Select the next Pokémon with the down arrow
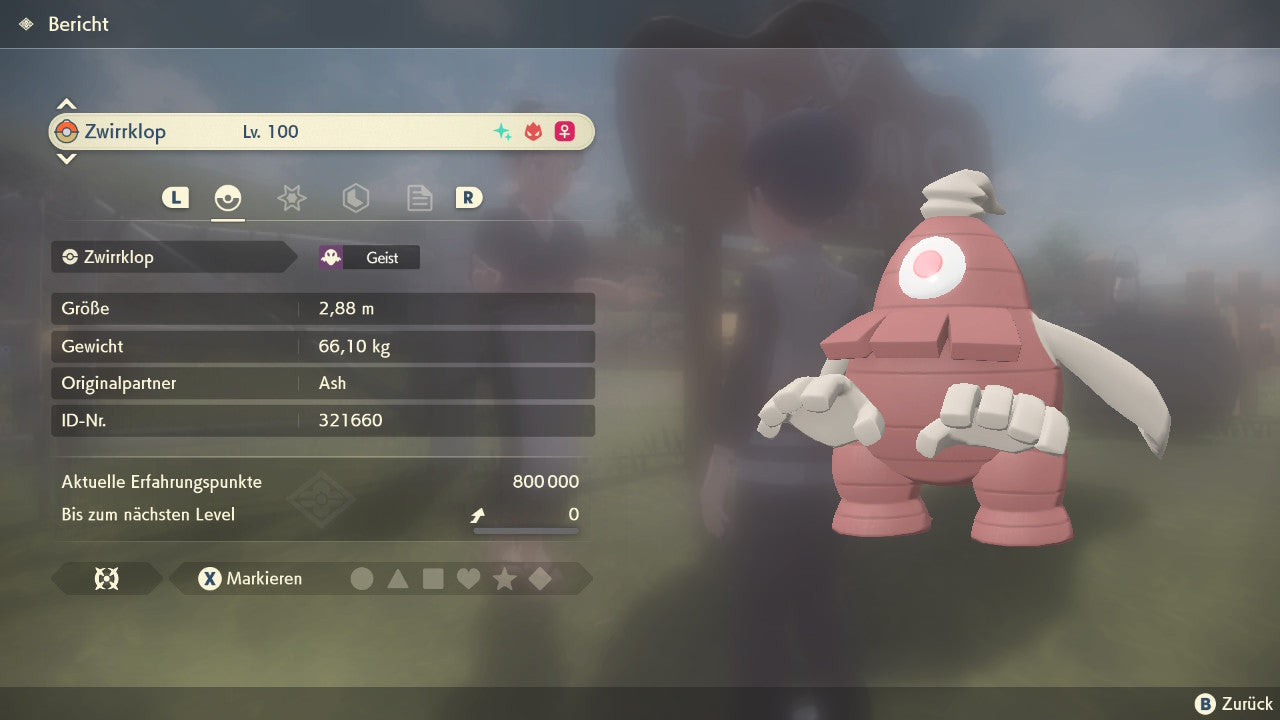 66,158
